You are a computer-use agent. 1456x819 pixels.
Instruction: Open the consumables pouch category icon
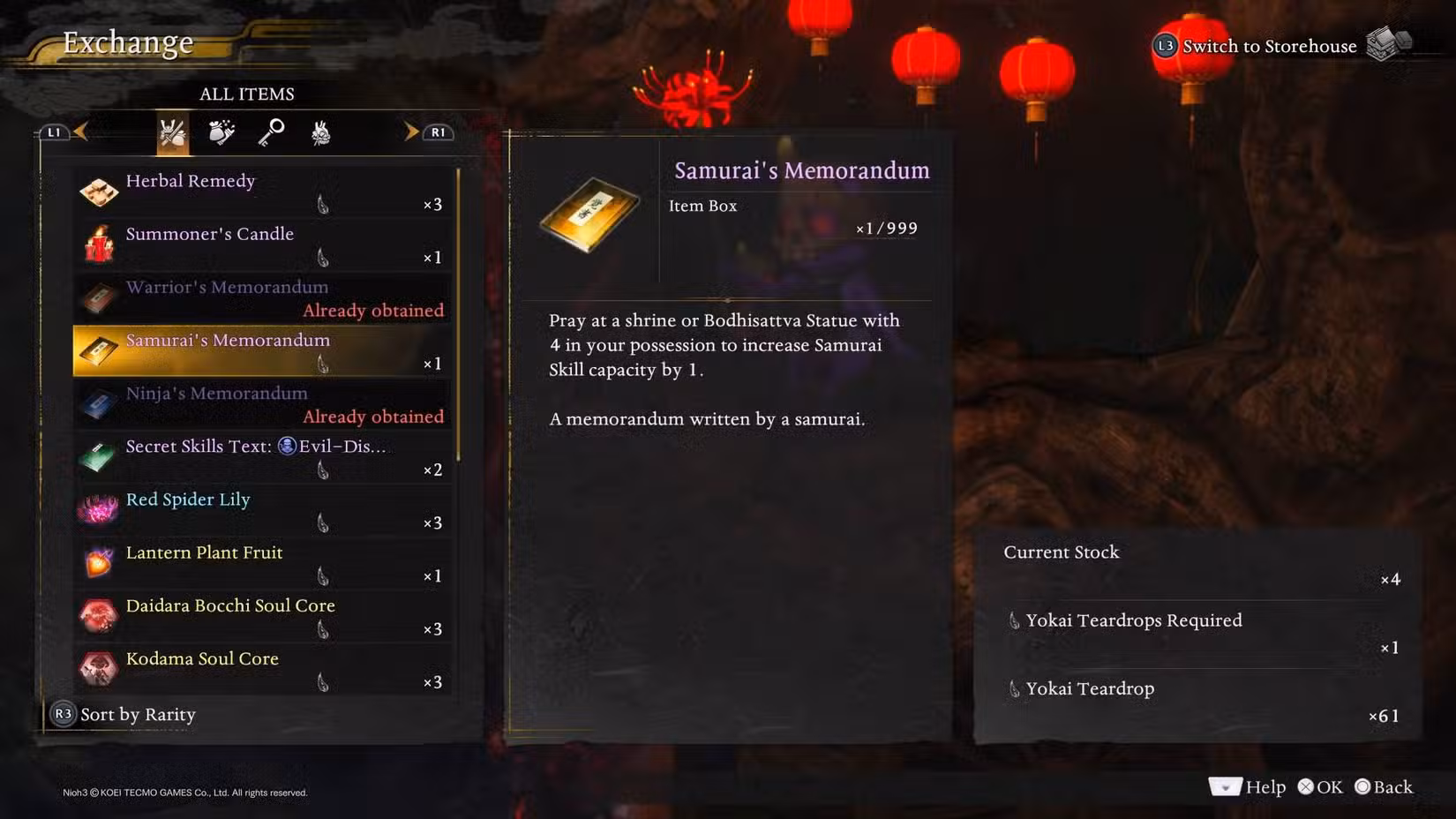(222, 131)
